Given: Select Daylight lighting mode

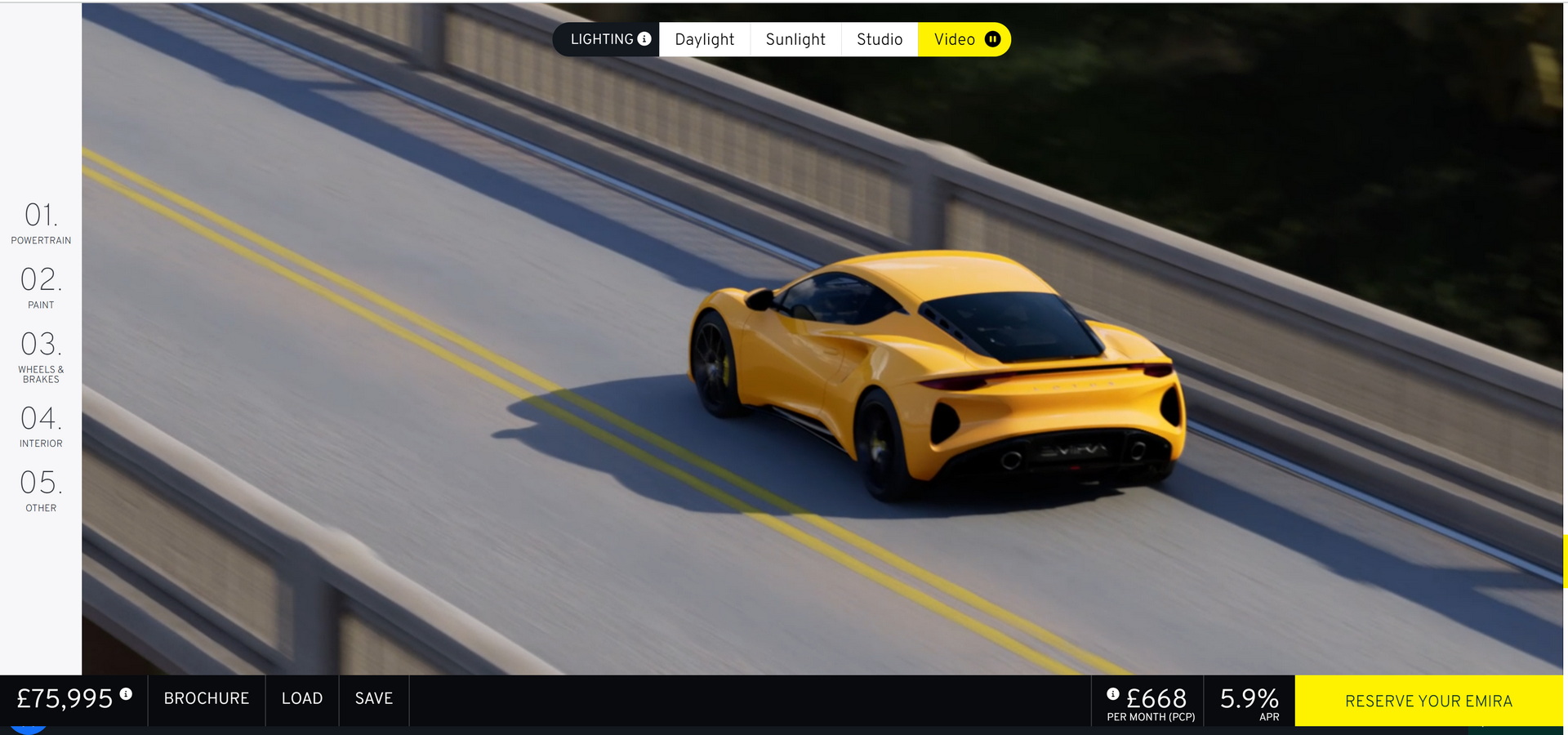Looking at the screenshot, I should click(704, 38).
